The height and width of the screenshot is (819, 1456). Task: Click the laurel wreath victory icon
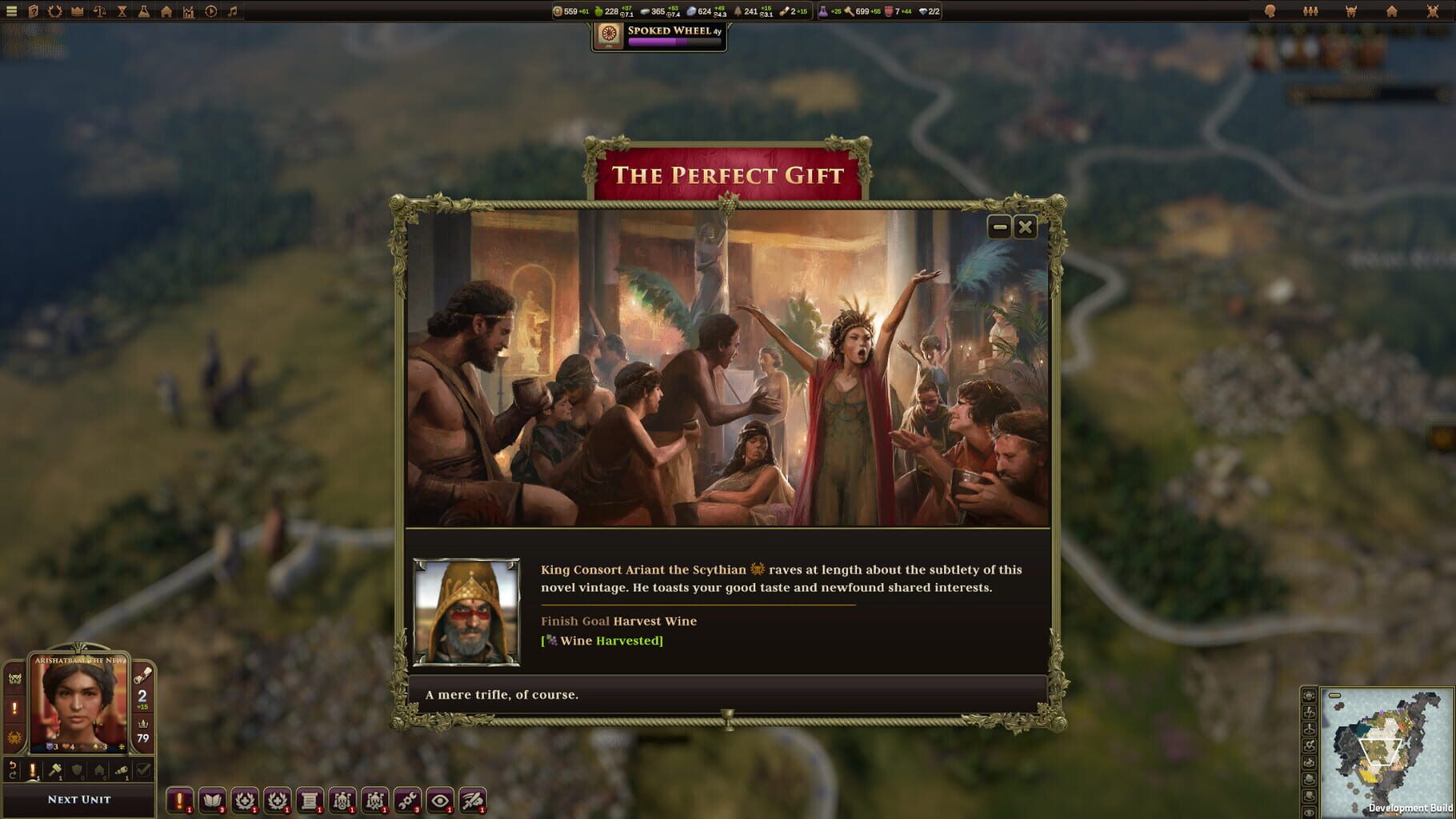click(x=54, y=10)
